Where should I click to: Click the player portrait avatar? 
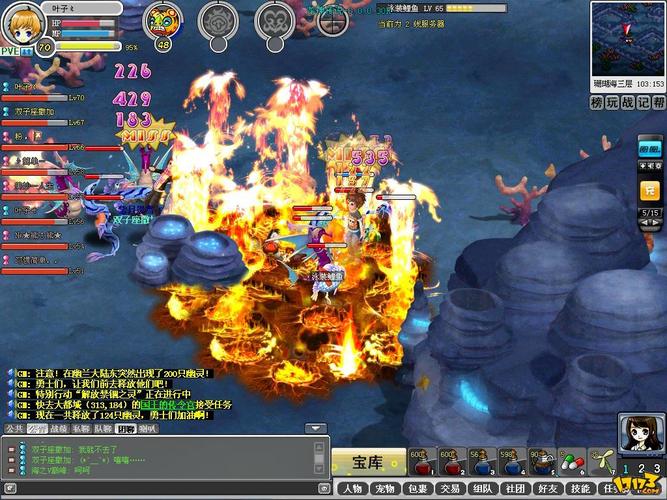point(24,24)
